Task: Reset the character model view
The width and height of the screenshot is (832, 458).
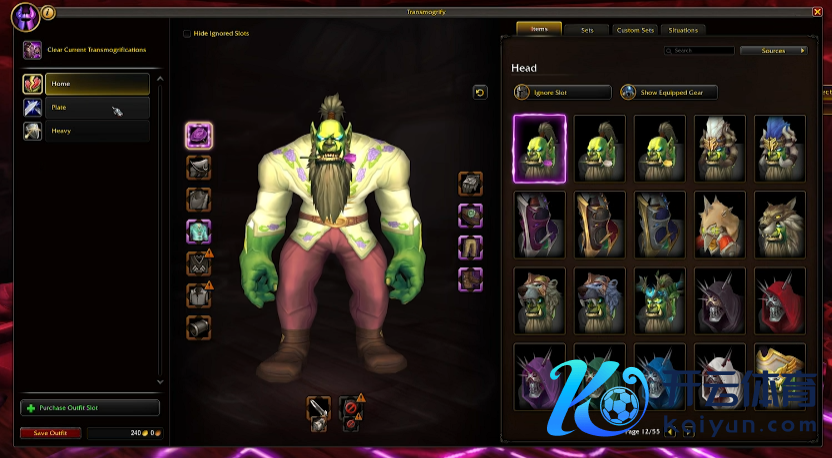Action: coord(480,92)
